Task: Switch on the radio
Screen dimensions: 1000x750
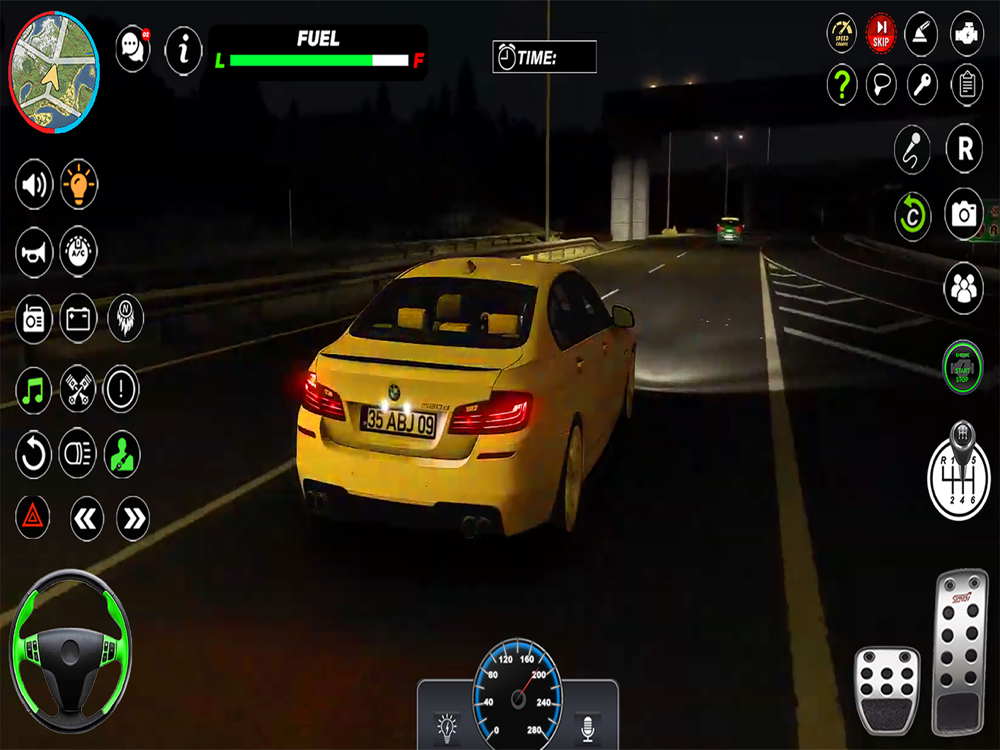Action: coord(34,318)
